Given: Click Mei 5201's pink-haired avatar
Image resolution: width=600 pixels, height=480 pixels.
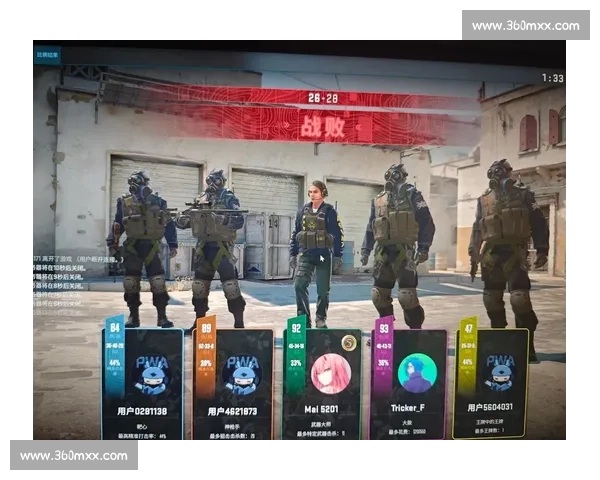Looking at the screenshot, I should [x=327, y=374].
